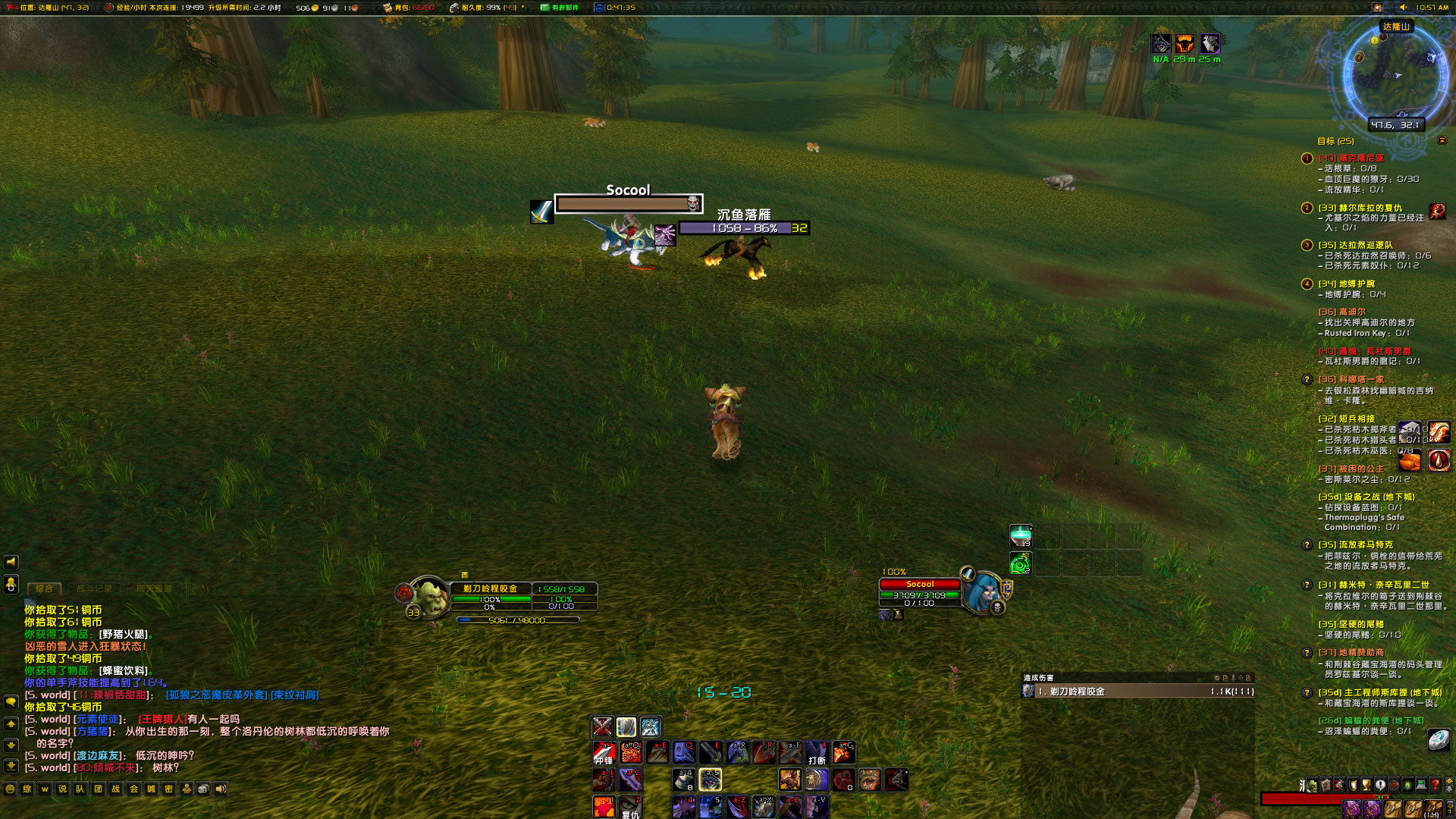Toggle the 密 whisper channel button in the chat bar
The width and height of the screenshot is (1456, 819).
pos(168,789)
